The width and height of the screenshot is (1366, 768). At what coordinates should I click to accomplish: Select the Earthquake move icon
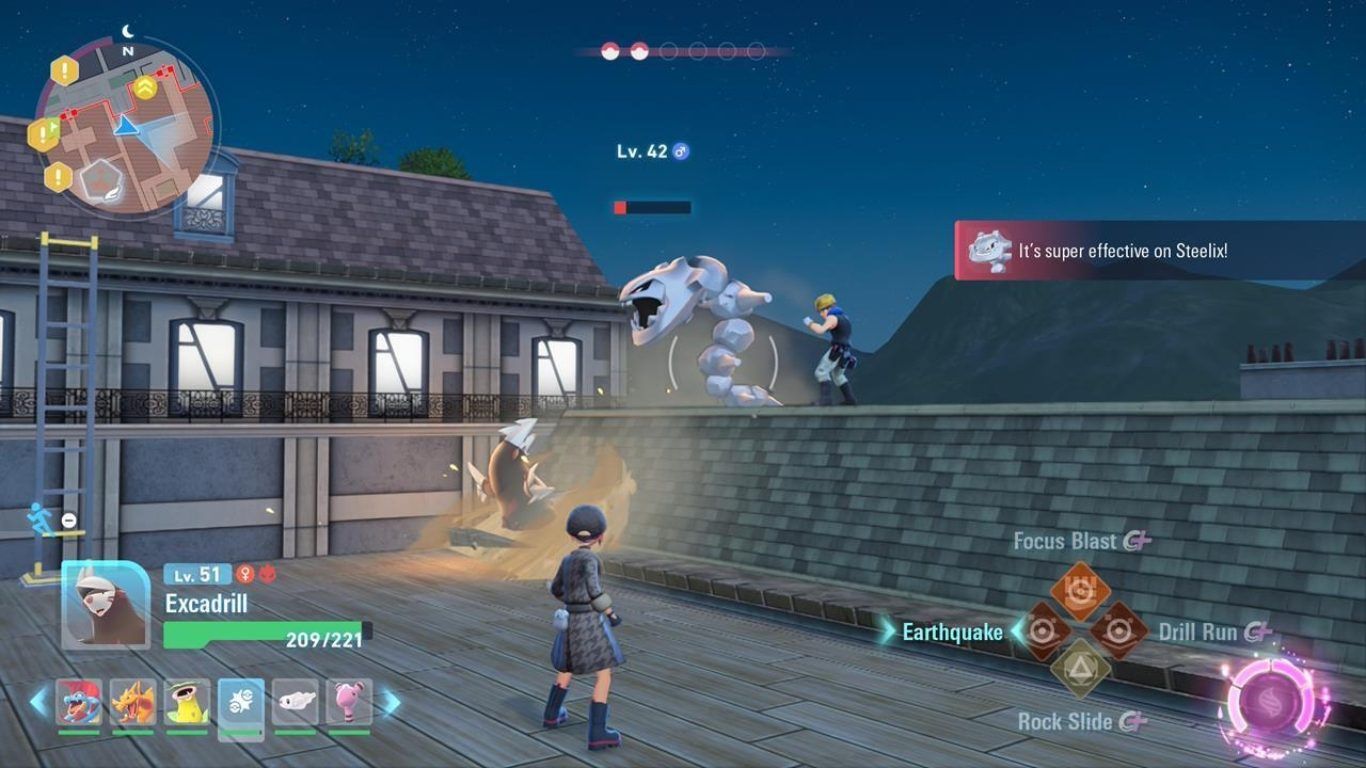tap(1043, 631)
